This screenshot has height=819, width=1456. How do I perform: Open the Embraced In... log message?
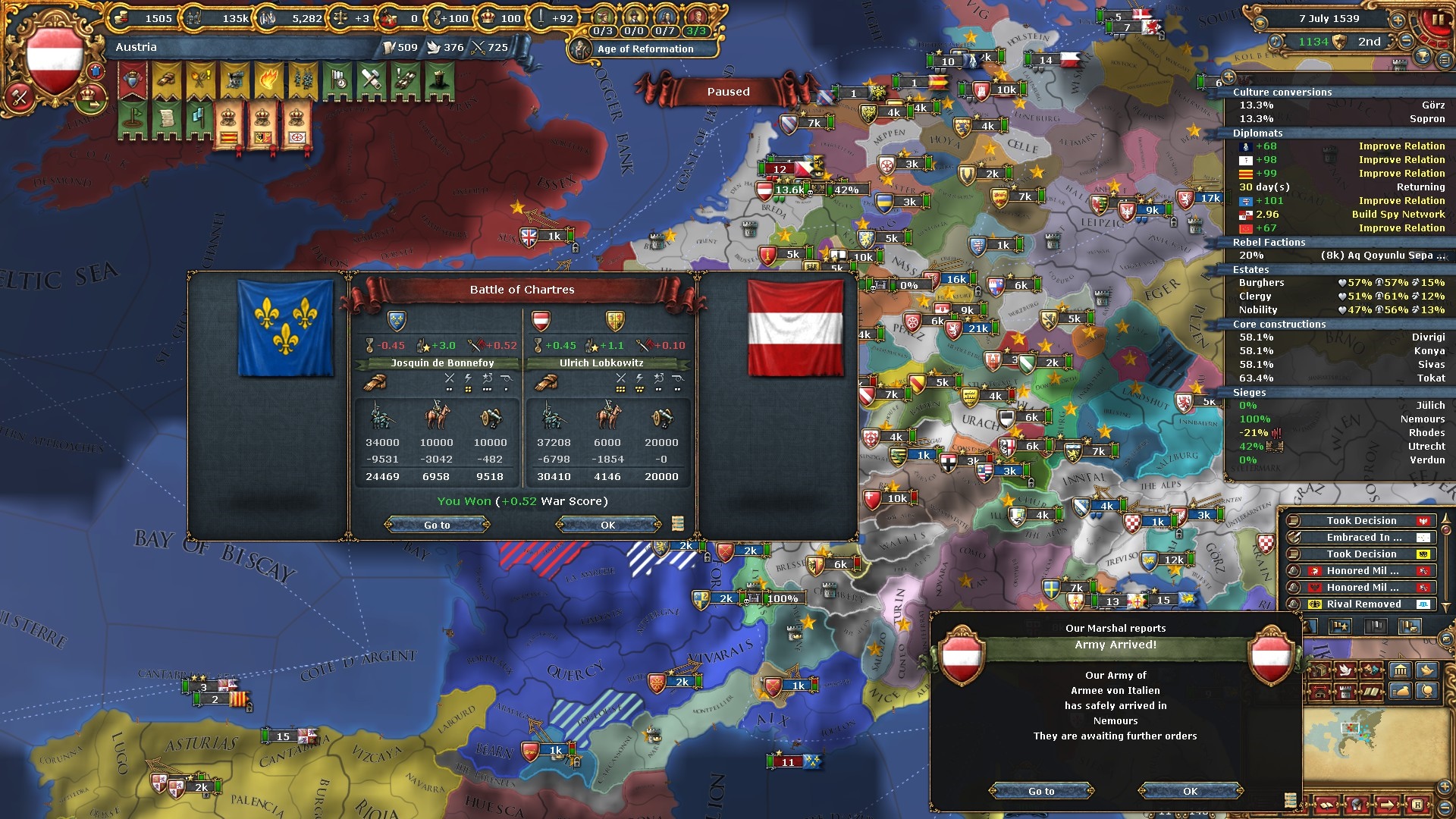[x=1363, y=538]
